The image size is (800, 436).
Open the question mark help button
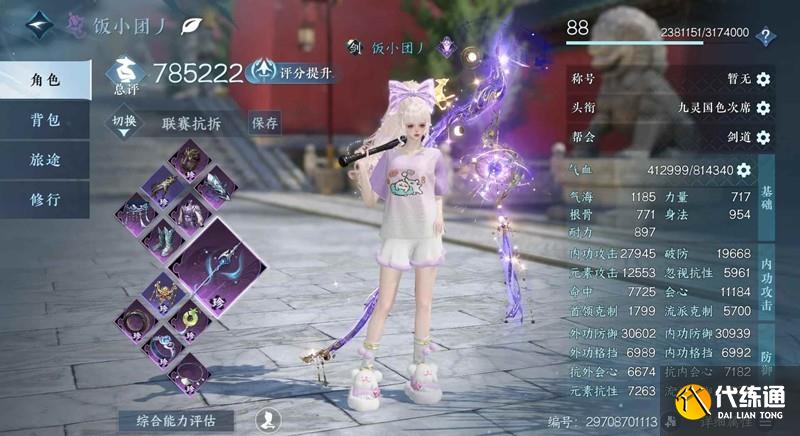point(767,36)
